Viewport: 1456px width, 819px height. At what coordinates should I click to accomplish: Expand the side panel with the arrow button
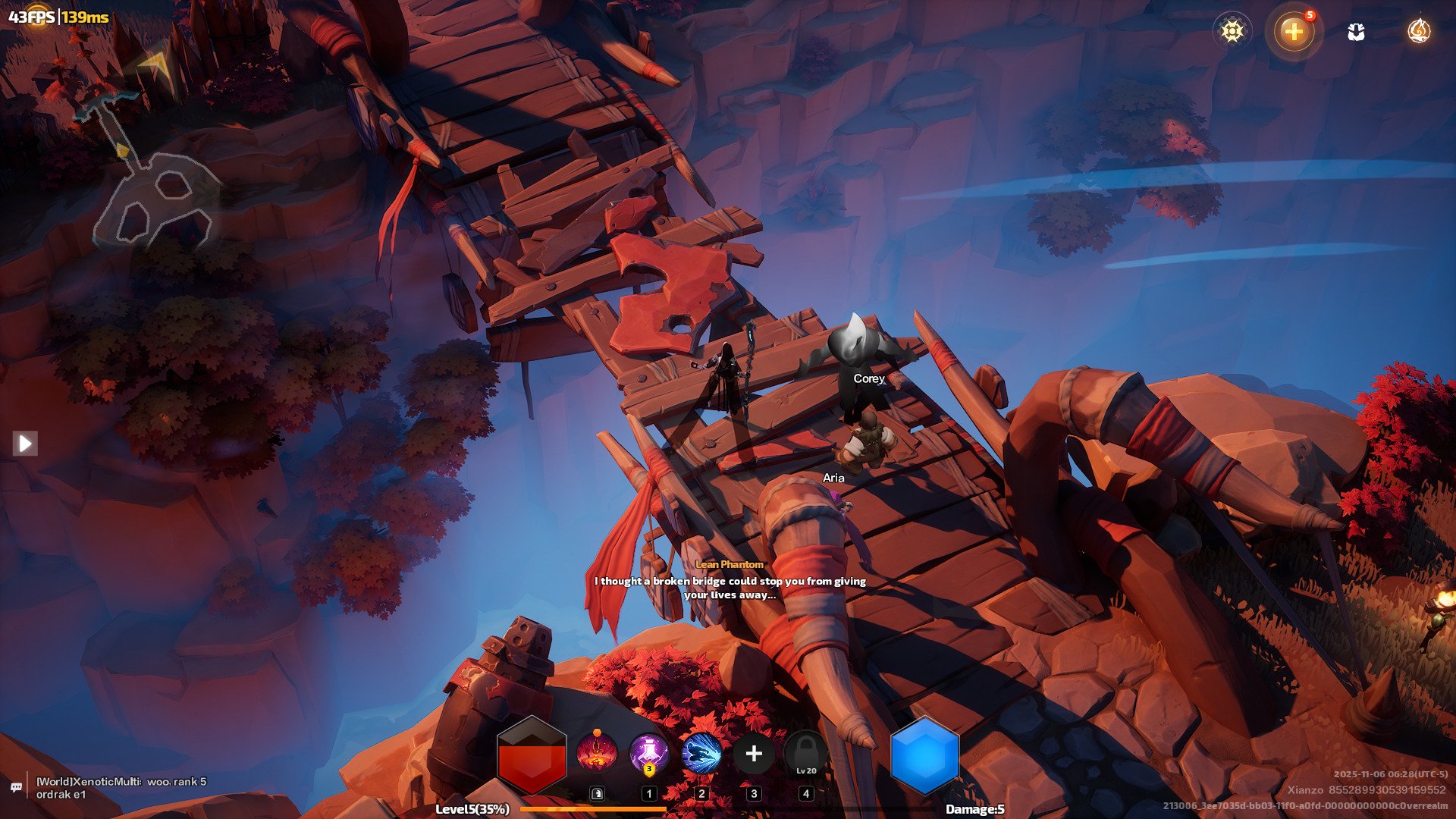[x=25, y=443]
